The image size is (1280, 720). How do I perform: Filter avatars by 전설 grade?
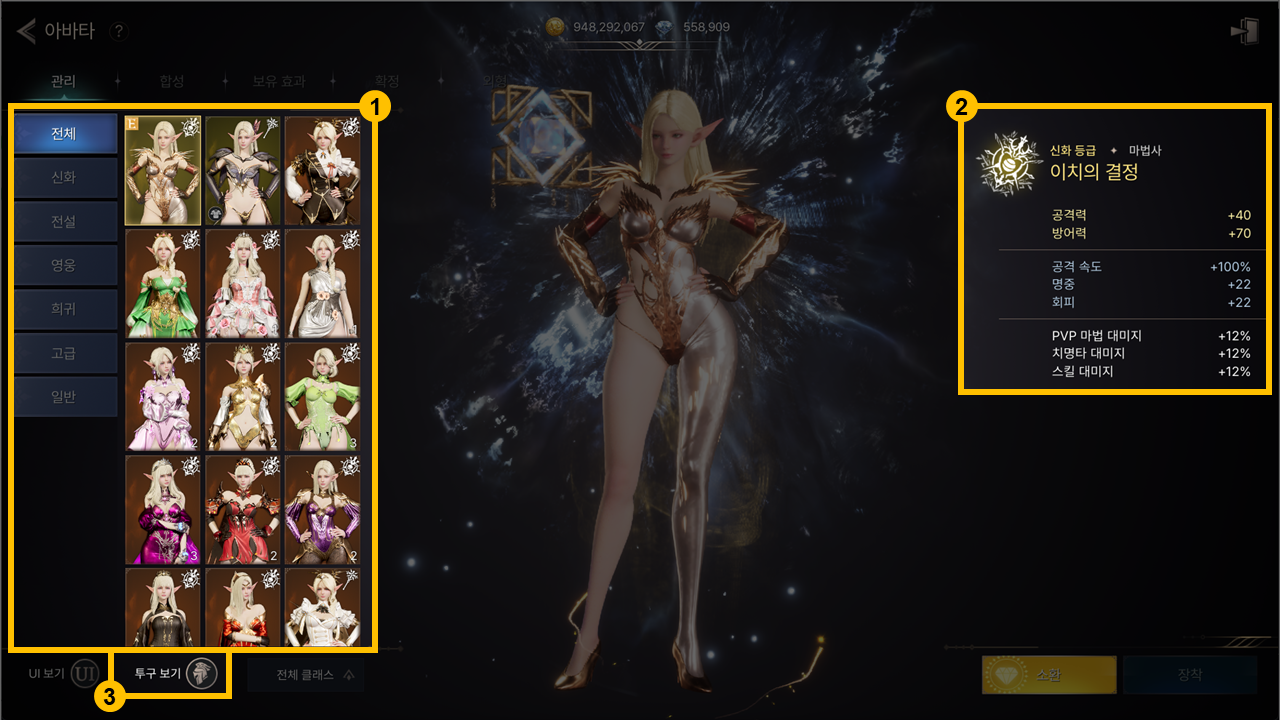click(65, 221)
